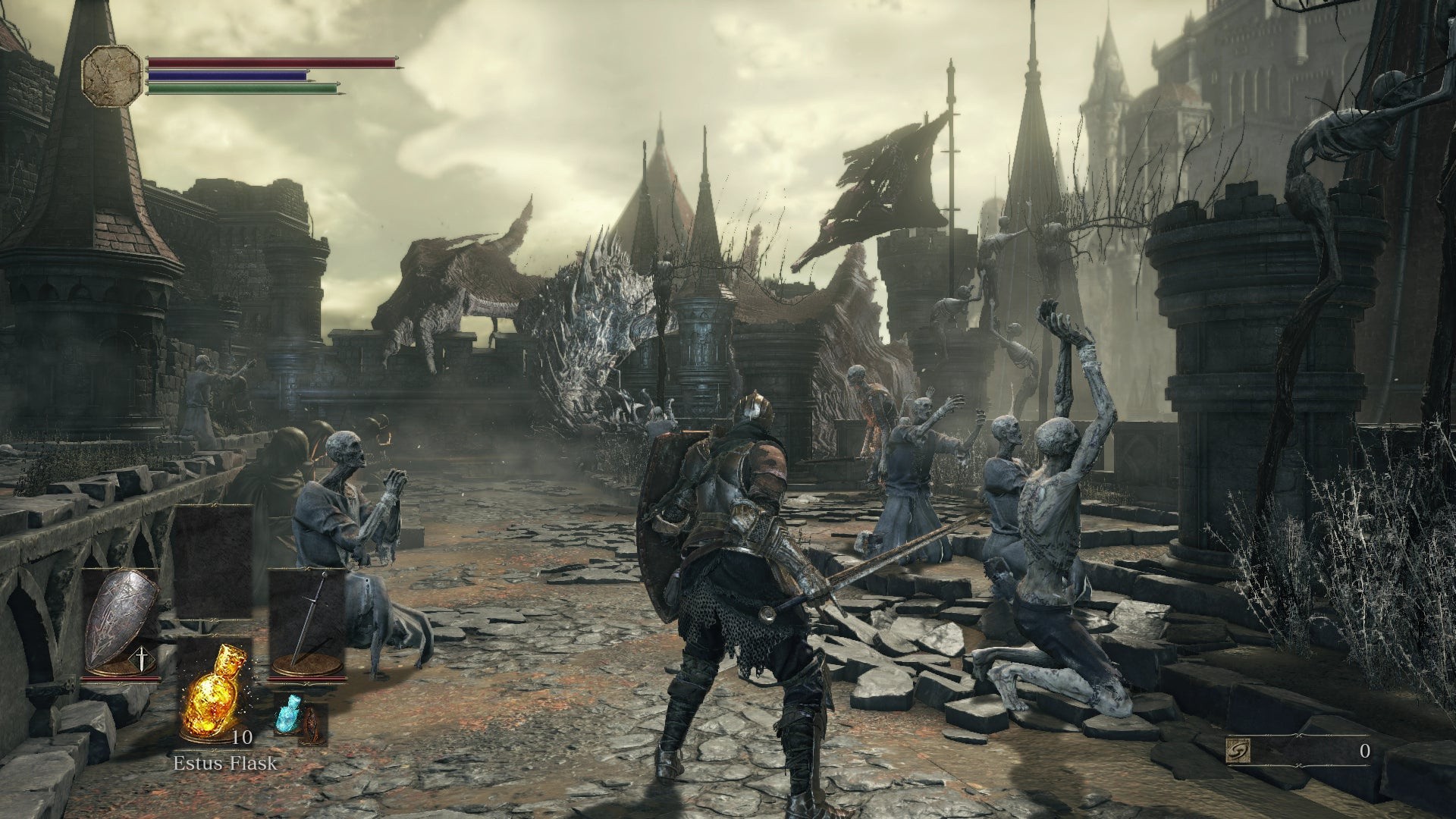This screenshot has width=1456, height=819.
Task: Click the sword skill badge on the shield
Action: click(142, 660)
